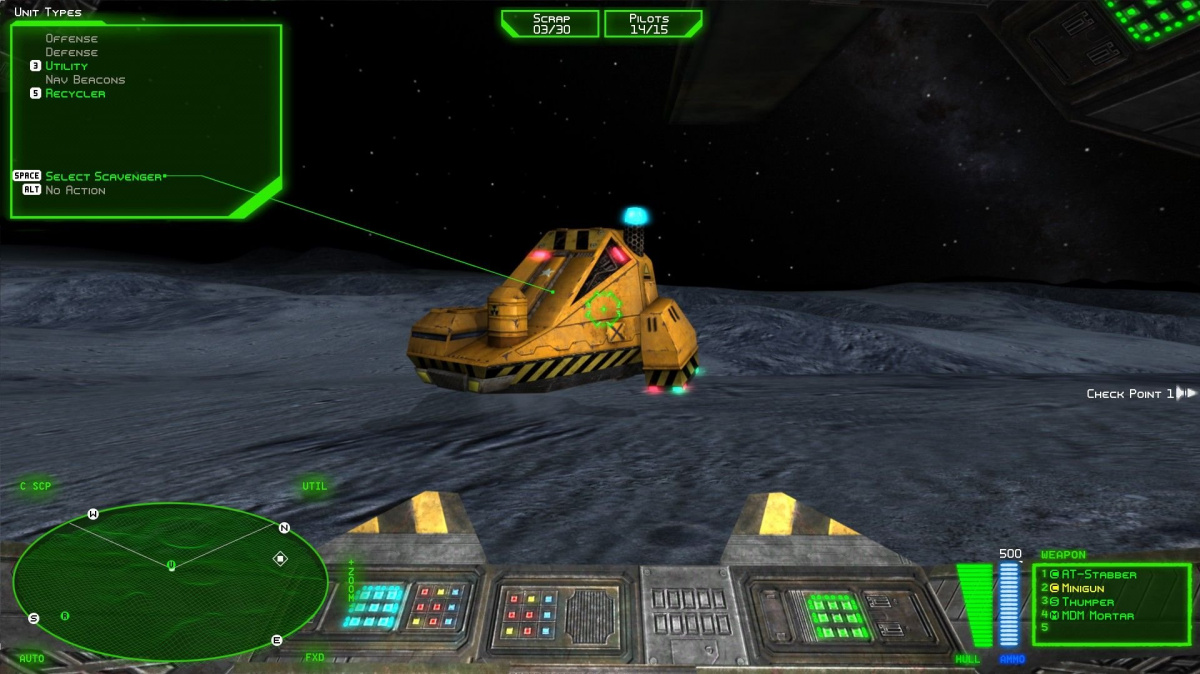Screen dimensions: 1200x674
Task: Choose Utility in the Unit Types menu
Action: 66,66
